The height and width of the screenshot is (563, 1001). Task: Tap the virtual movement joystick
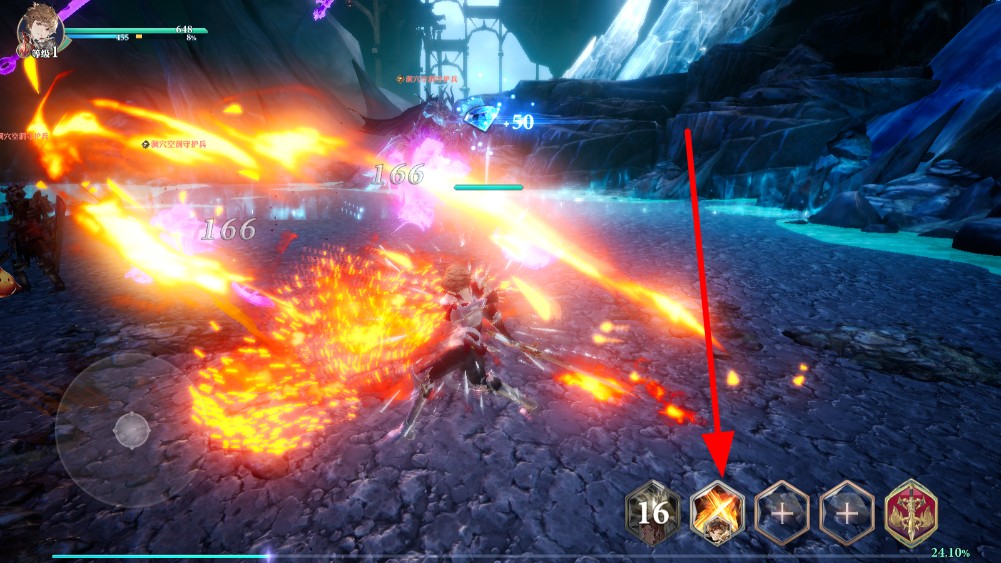(x=132, y=431)
